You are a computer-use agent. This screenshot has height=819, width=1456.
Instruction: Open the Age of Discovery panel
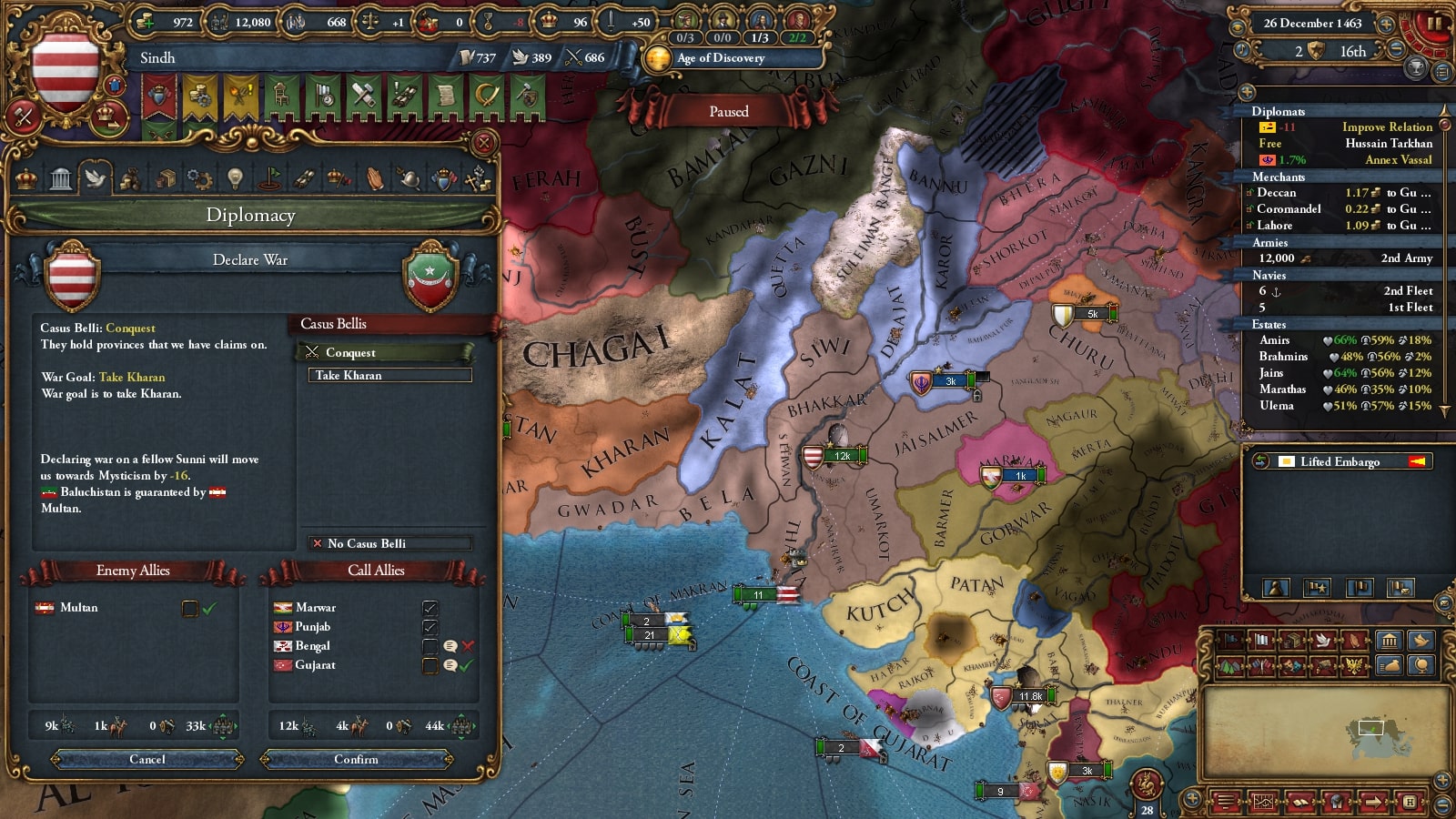pyautogui.click(x=719, y=58)
